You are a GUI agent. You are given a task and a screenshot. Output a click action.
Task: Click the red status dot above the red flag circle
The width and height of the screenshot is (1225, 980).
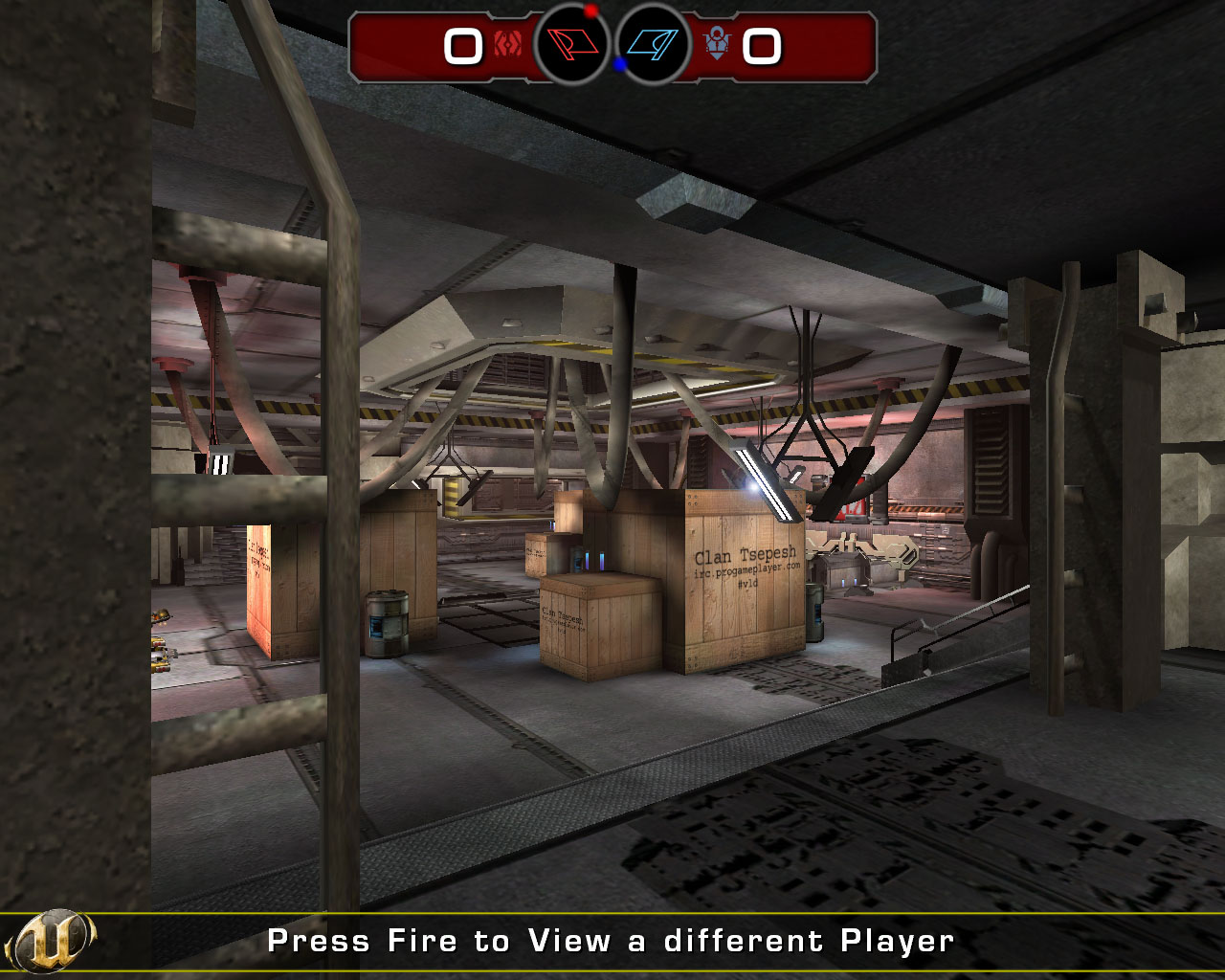(x=591, y=10)
